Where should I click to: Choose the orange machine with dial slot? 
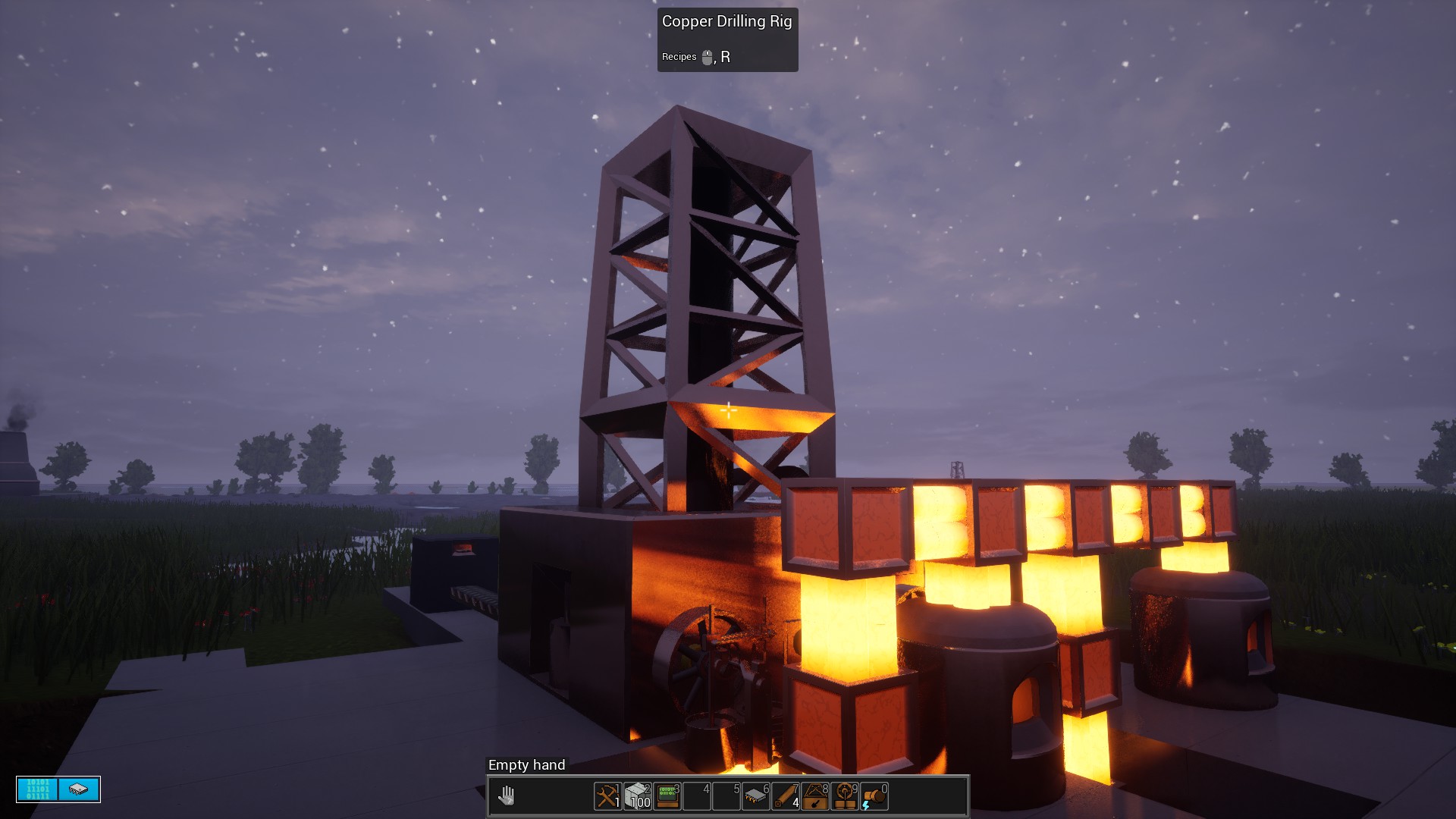point(845,796)
